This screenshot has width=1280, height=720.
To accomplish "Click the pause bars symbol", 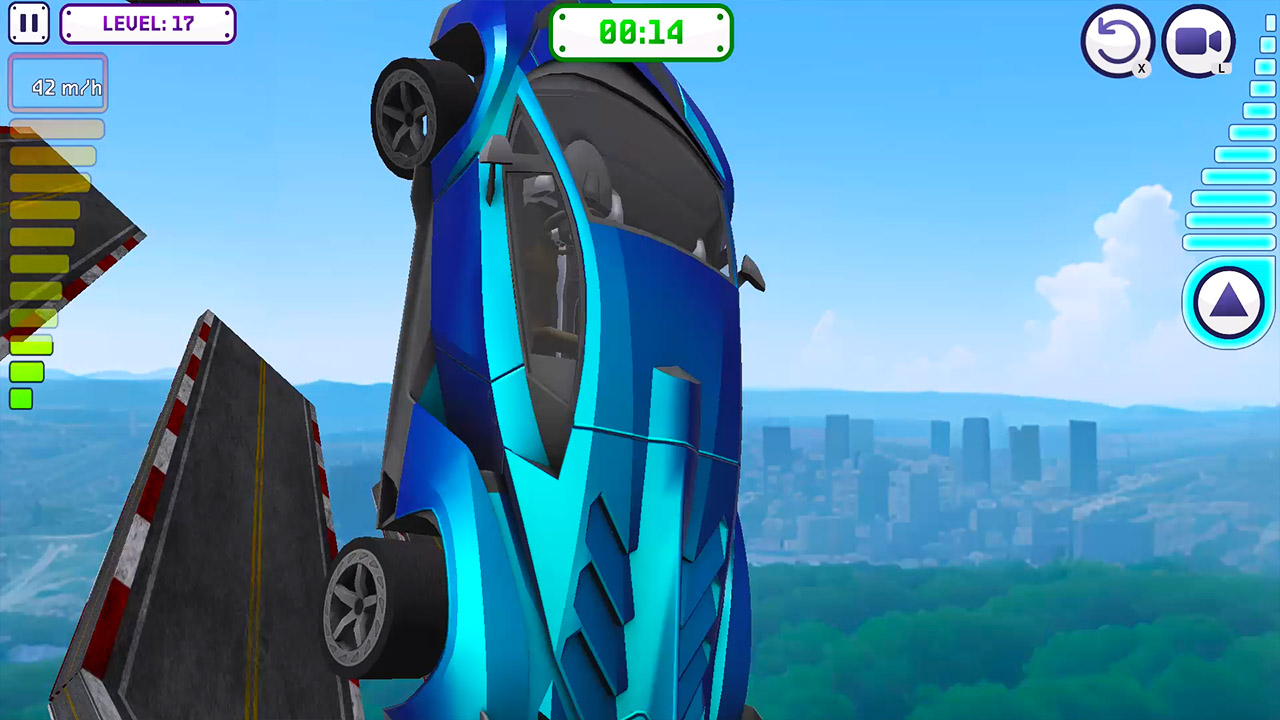I will click(x=29, y=22).
